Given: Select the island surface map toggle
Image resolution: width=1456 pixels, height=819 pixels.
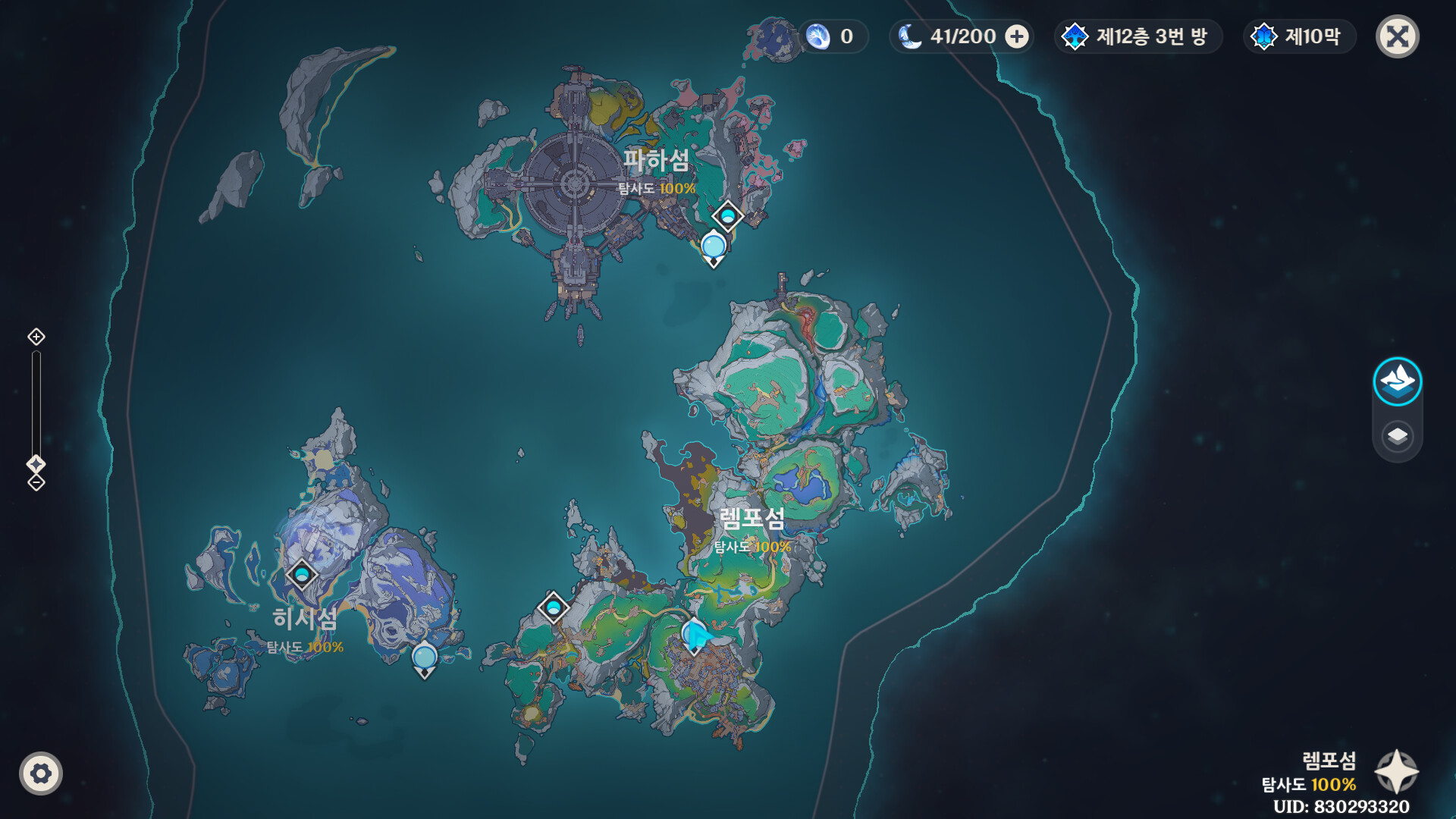Looking at the screenshot, I should (1397, 381).
